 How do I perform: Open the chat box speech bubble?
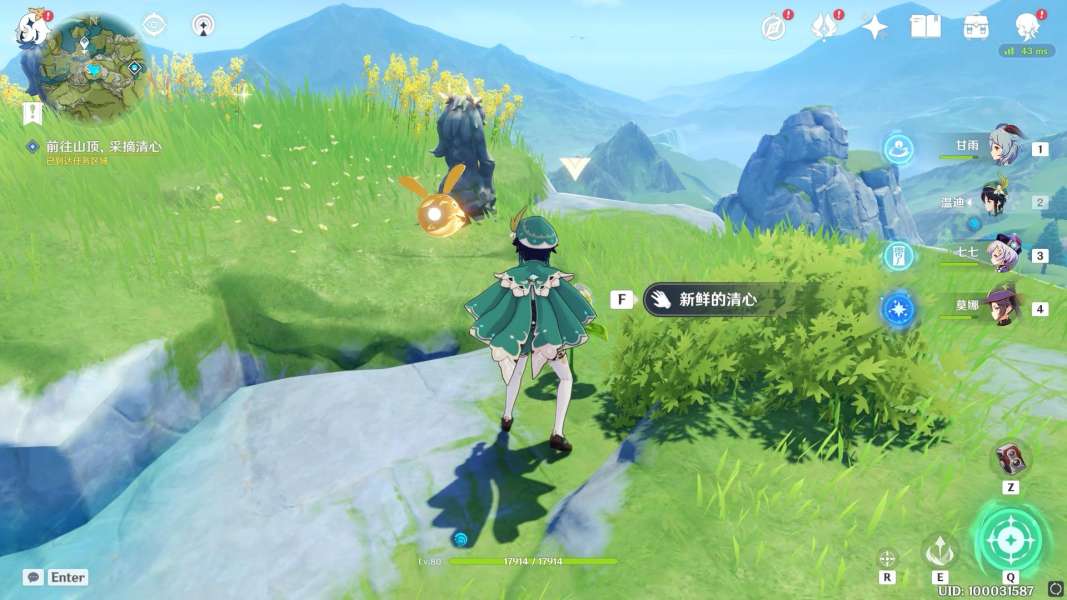[x=34, y=577]
